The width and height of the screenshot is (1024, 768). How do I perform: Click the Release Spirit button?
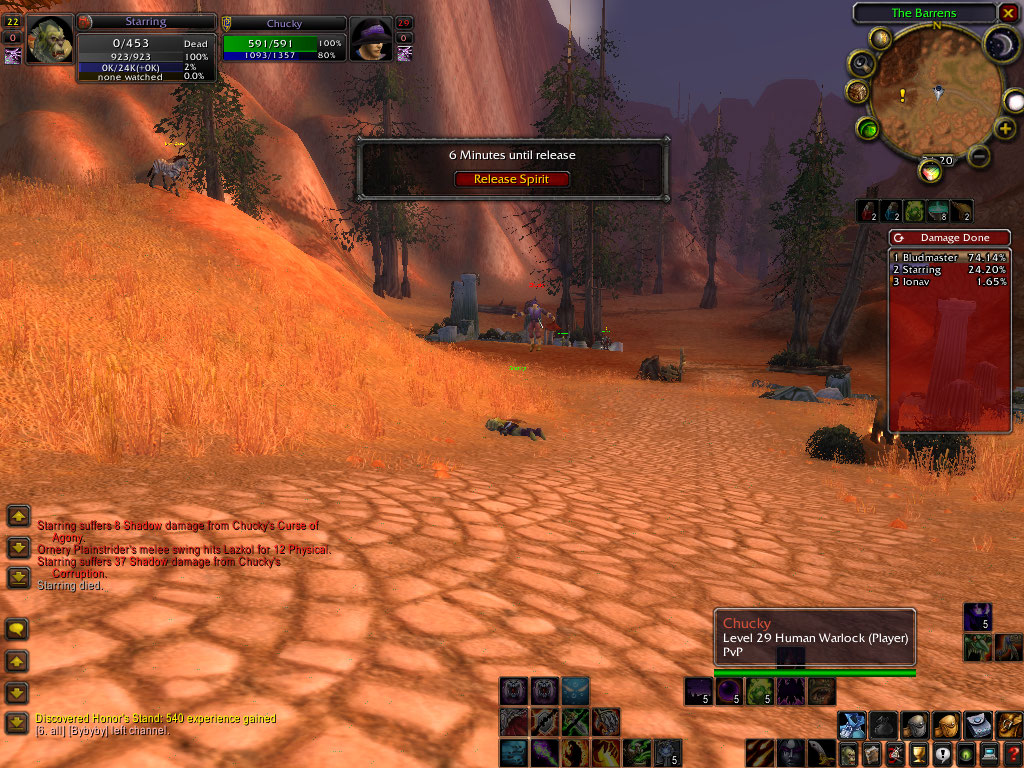click(x=511, y=179)
